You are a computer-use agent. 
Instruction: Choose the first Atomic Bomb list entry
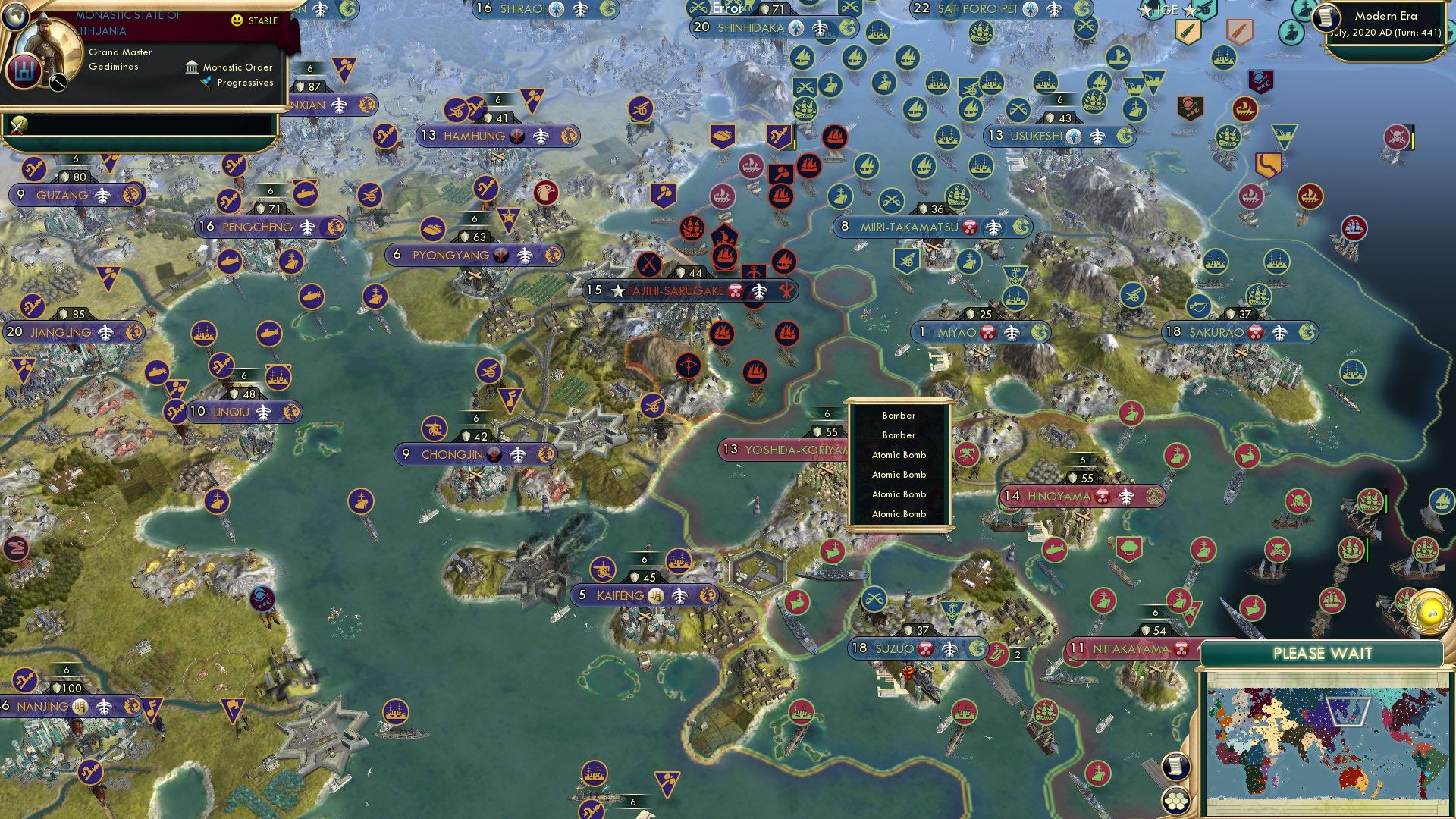click(900, 454)
